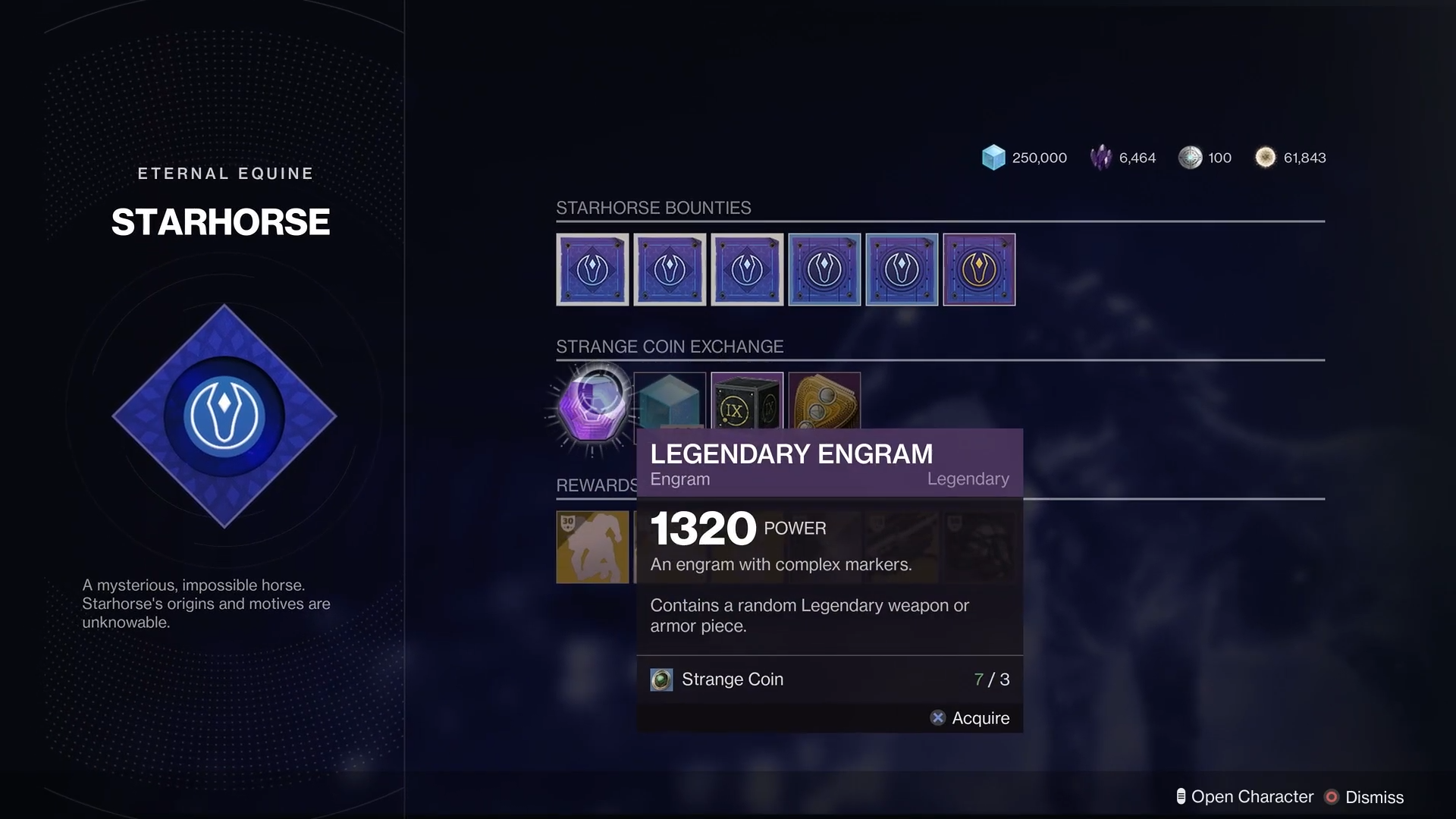The width and height of the screenshot is (1456, 819).
Task: Select the gold-emblem Starhorse bounty
Action: 978,269
